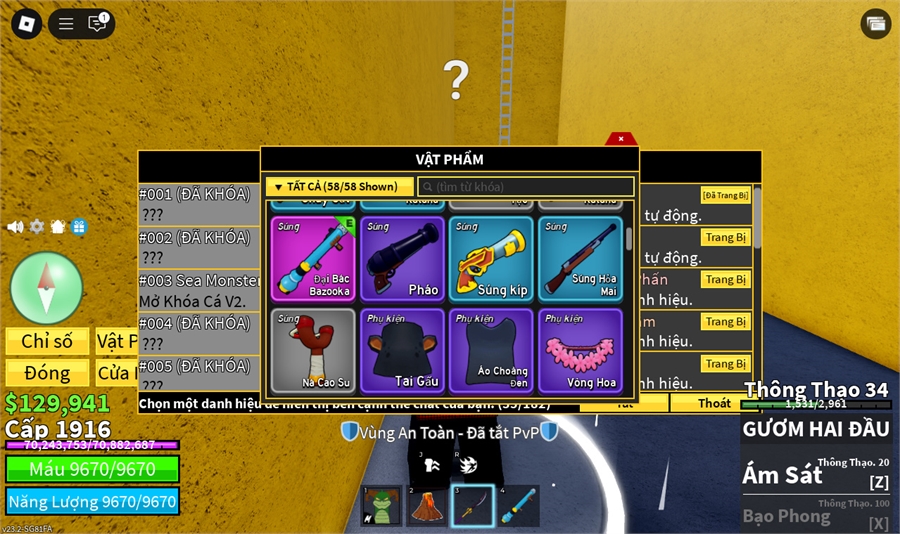Click the compass on the HUD

click(x=46, y=288)
